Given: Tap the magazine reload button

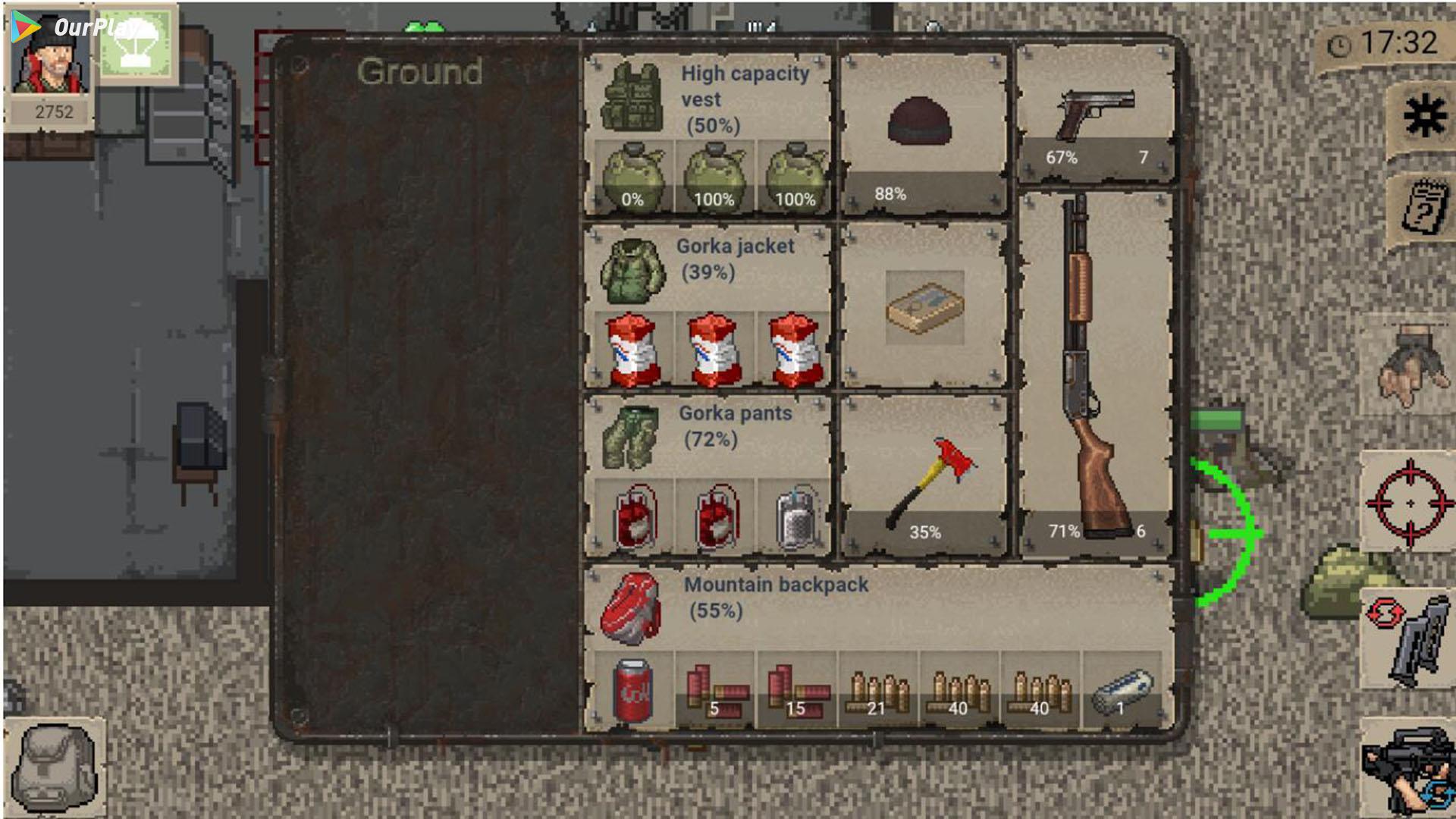Looking at the screenshot, I should pos(1410,639).
